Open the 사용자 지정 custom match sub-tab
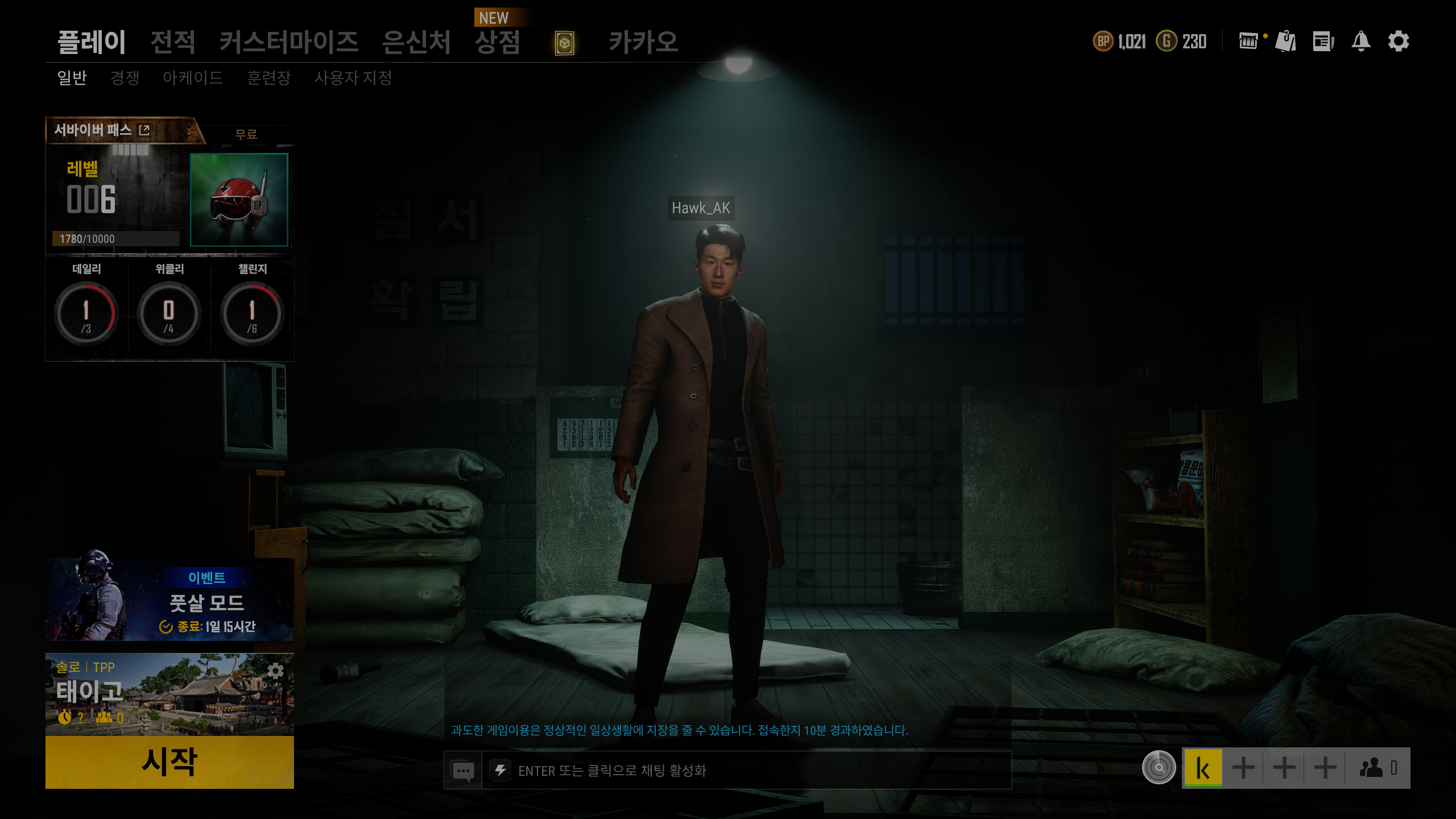The height and width of the screenshot is (819, 1456). click(x=353, y=78)
